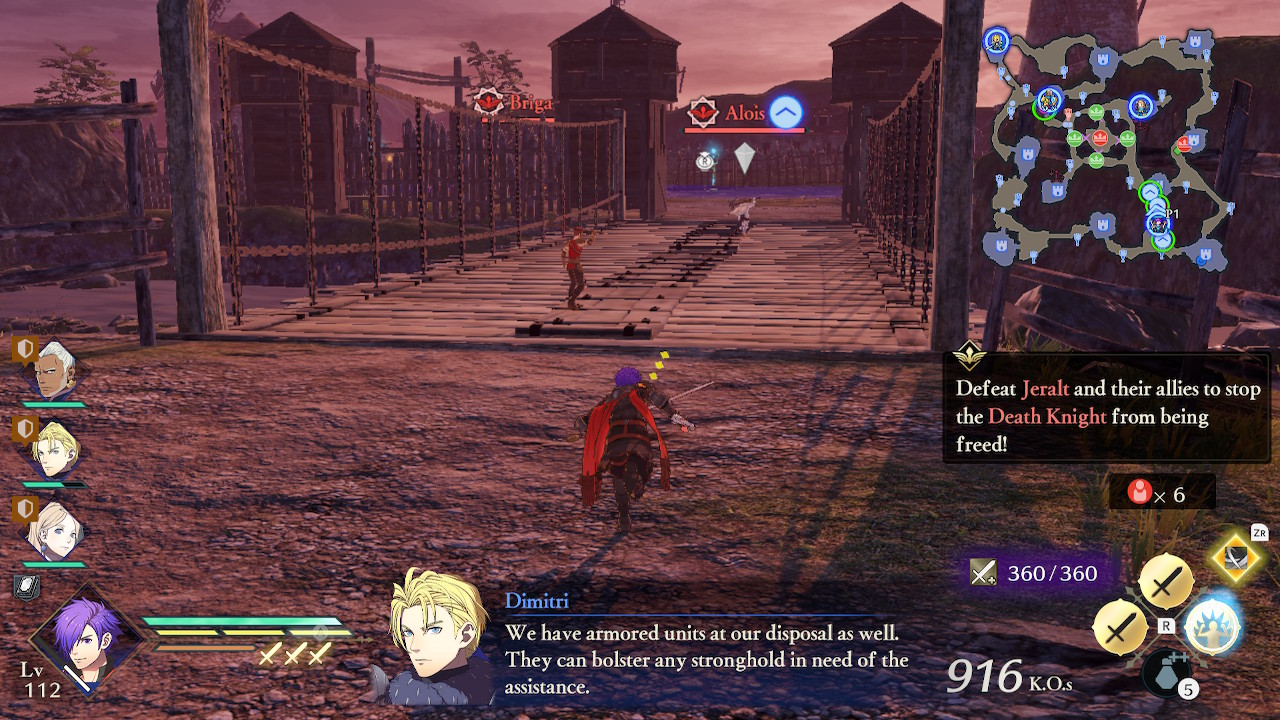The width and height of the screenshot is (1280, 720).
Task: Click the weapon durability sword icon beside 360/360
Action: point(985,573)
